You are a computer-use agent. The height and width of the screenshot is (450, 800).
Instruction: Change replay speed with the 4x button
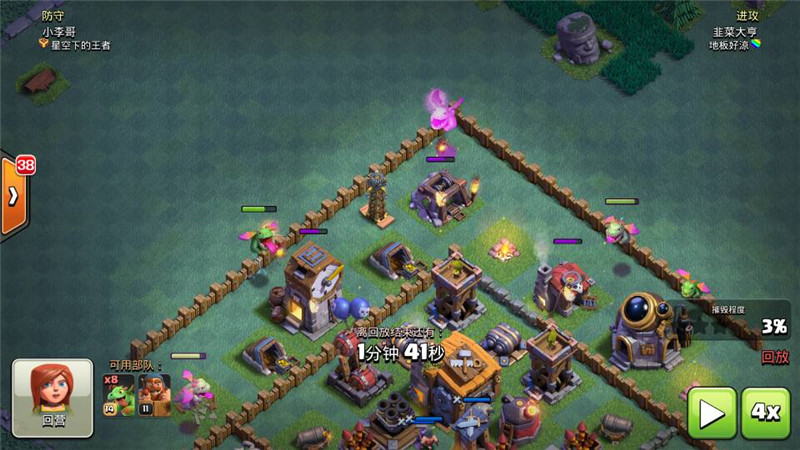click(765, 411)
